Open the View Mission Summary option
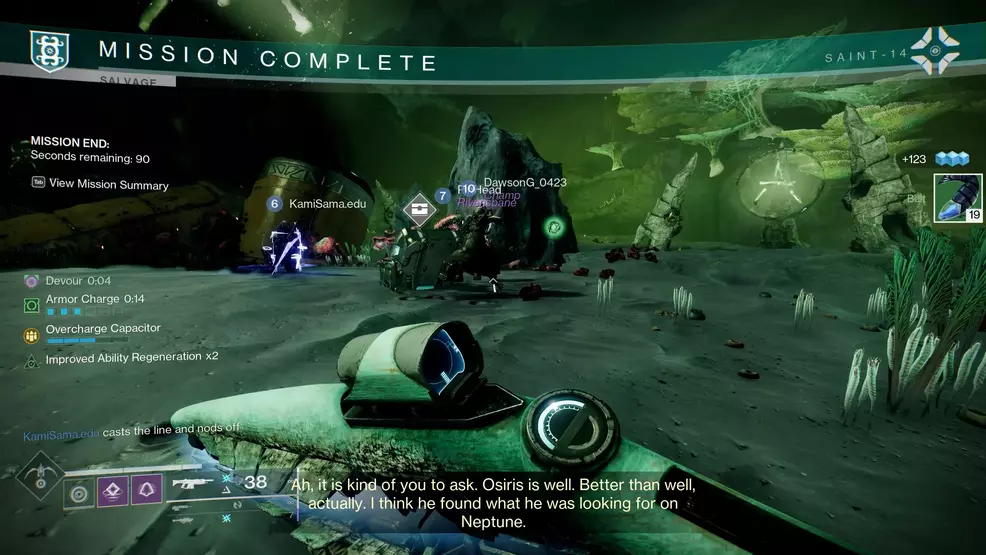Image resolution: width=986 pixels, height=555 pixels. pyautogui.click(x=108, y=184)
